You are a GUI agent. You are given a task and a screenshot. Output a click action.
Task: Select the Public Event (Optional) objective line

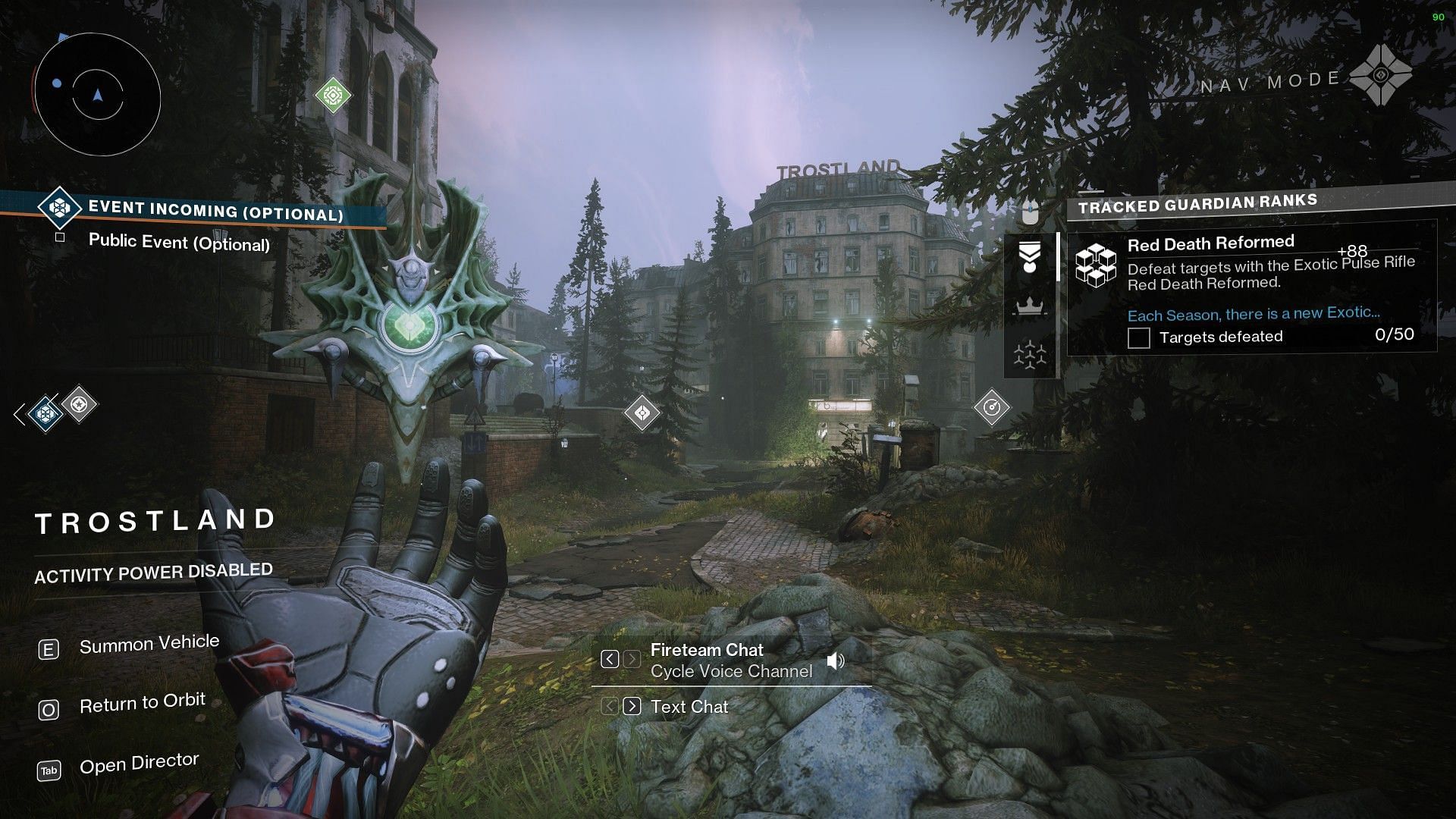click(x=179, y=243)
